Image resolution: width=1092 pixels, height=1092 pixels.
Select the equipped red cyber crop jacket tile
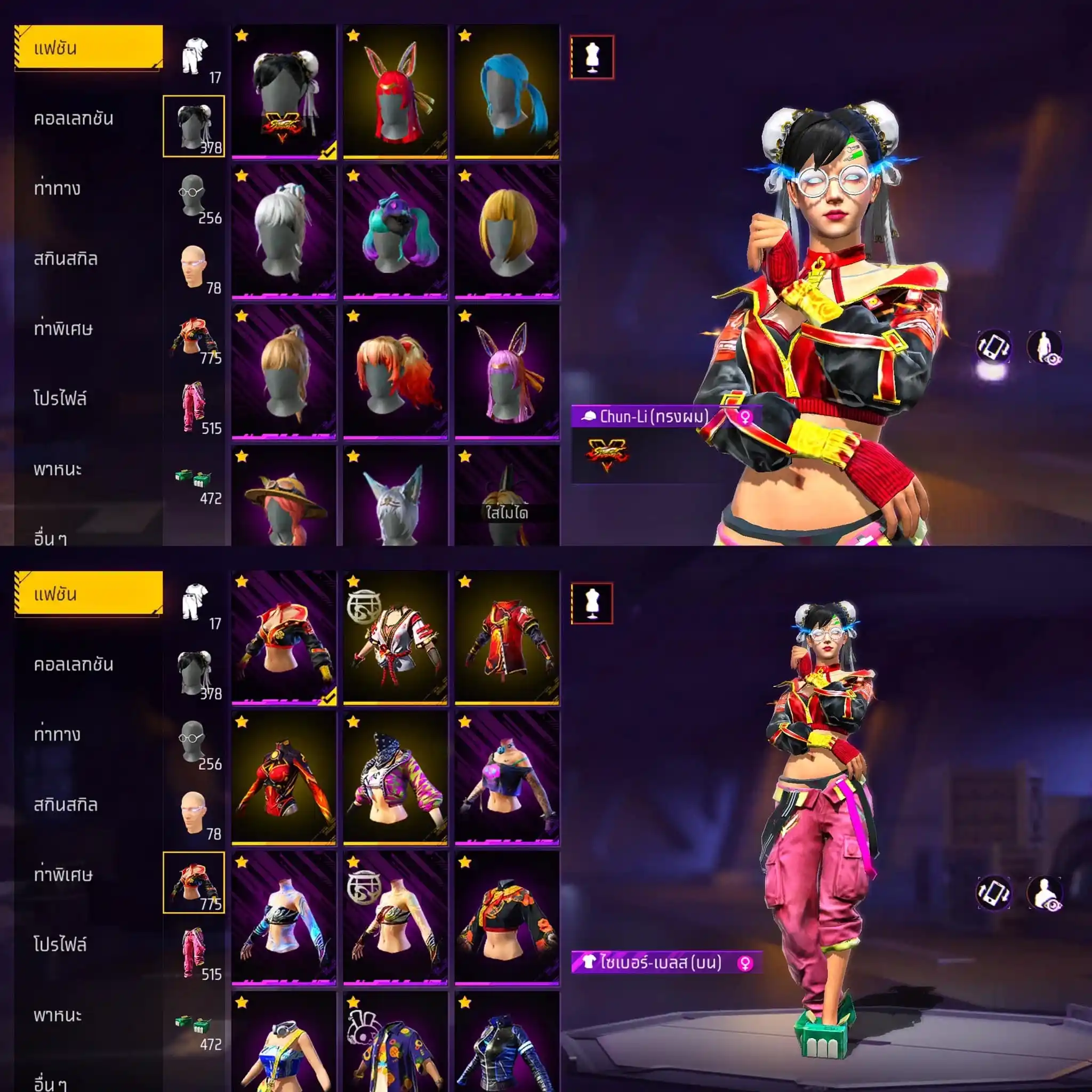[x=283, y=638]
